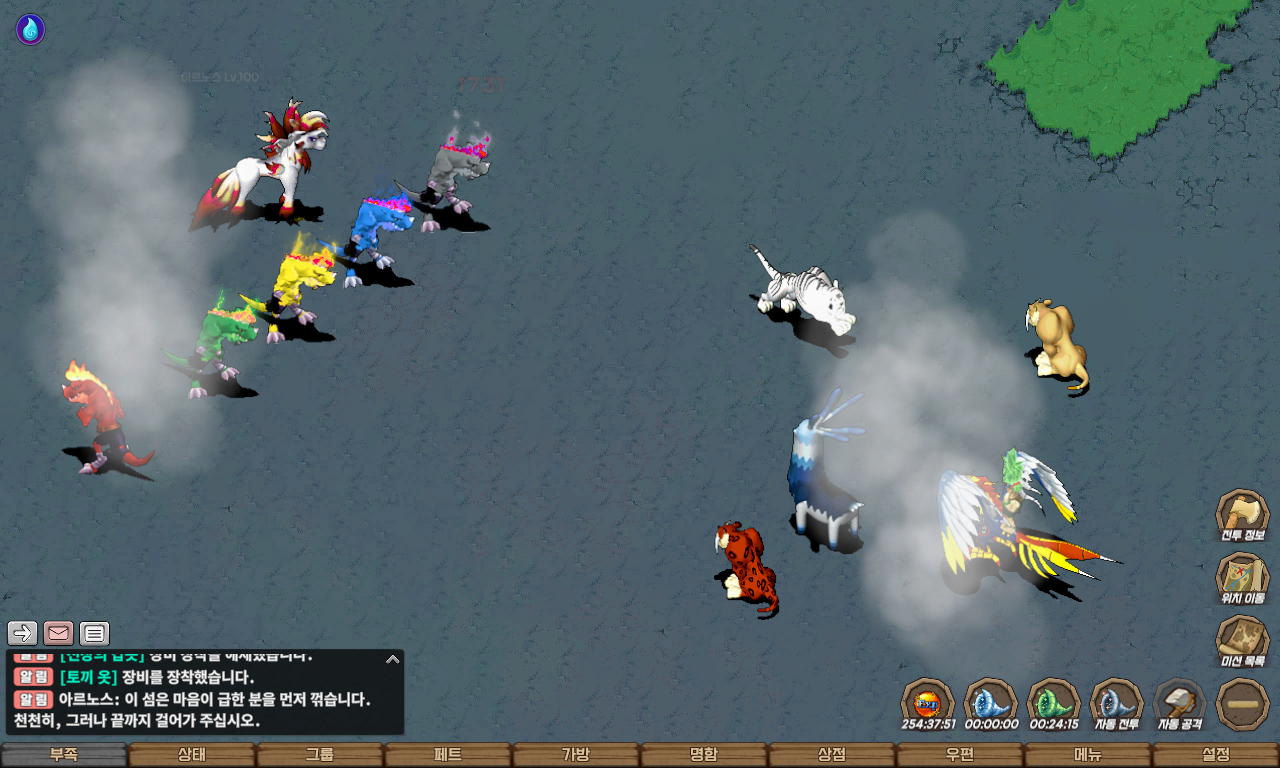Switch to the 그룹 (Group) tab
The height and width of the screenshot is (768, 1280).
click(320, 755)
